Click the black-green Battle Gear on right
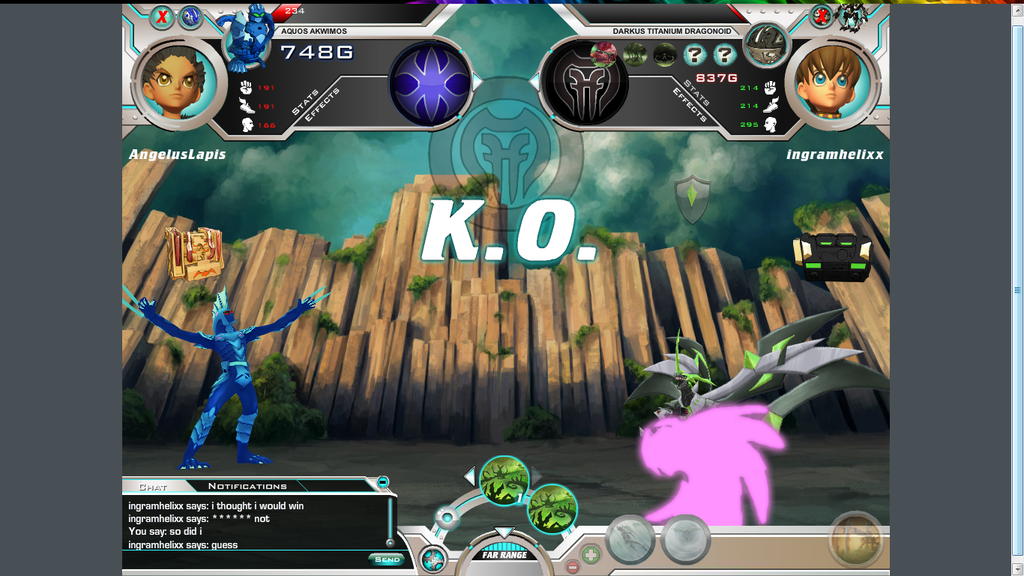Viewport: 1024px width, 576px height. 832,257
